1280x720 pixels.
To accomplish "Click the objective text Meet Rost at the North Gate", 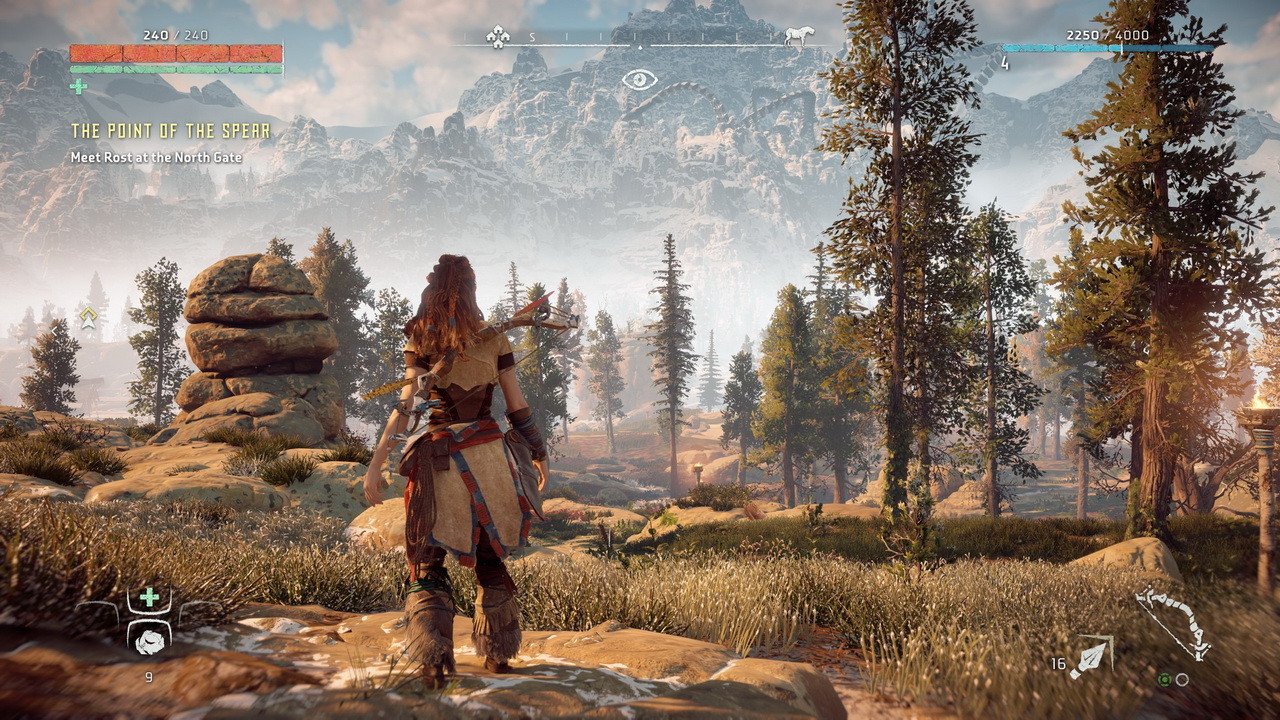I will (x=155, y=156).
